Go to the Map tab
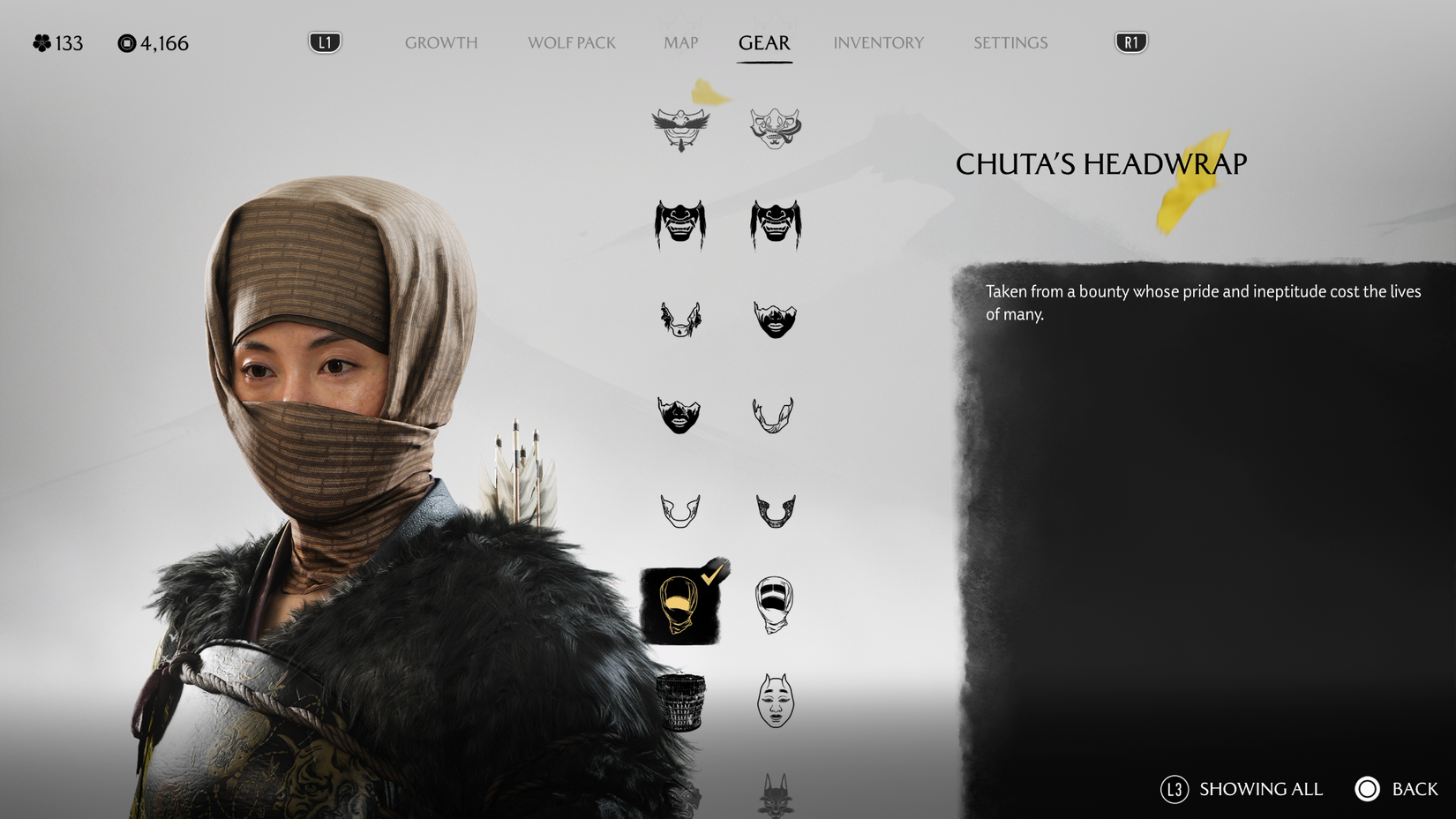 pyautogui.click(x=679, y=42)
